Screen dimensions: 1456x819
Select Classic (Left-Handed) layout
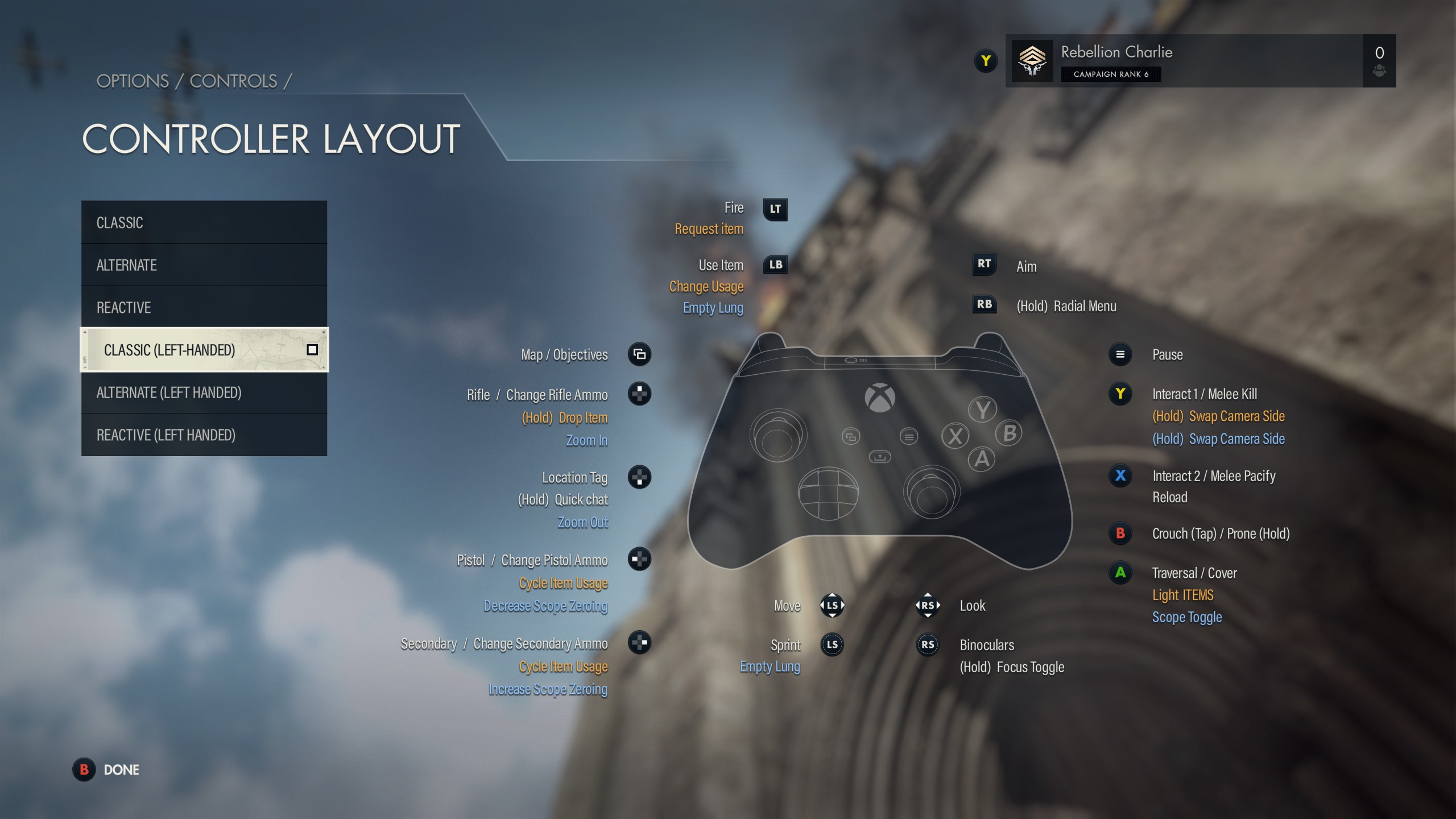point(204,350)
